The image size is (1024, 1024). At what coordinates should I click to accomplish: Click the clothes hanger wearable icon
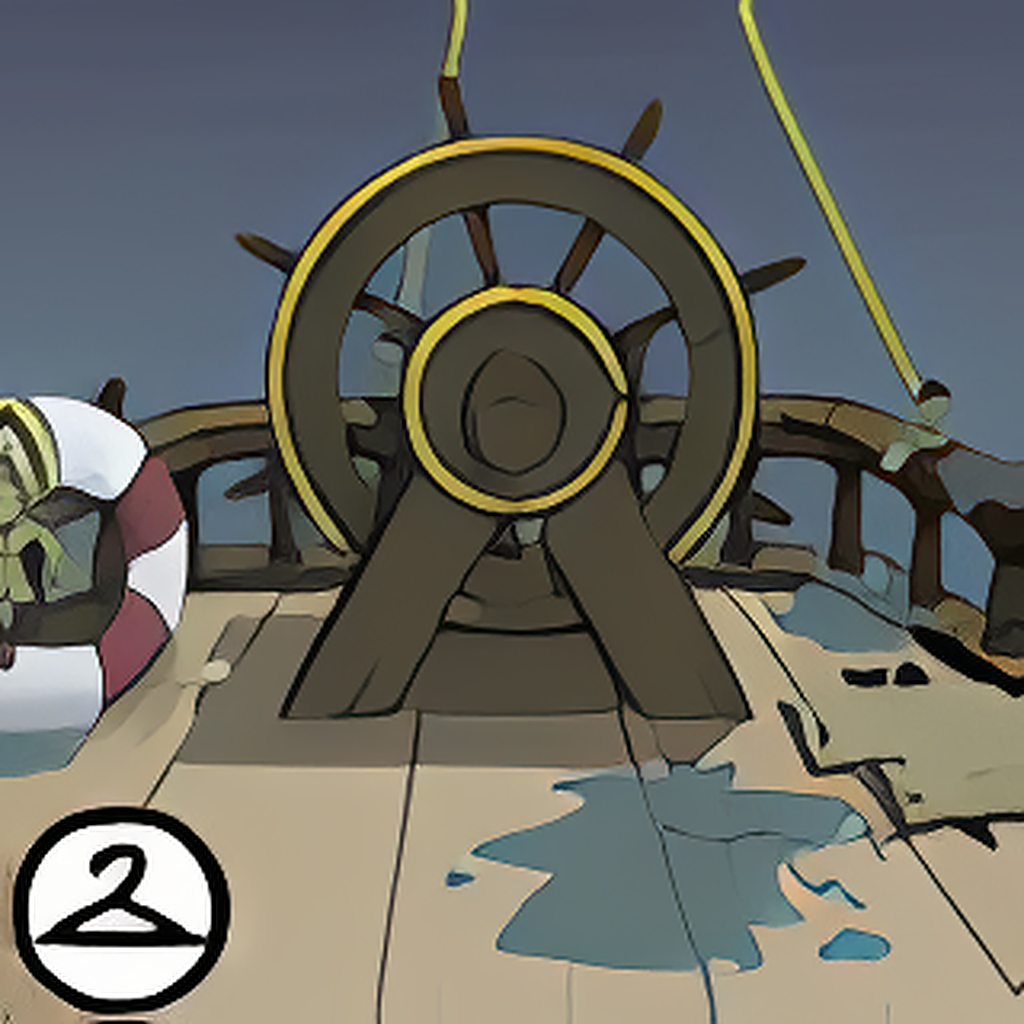pyautogui.click(x=121, y=908)
